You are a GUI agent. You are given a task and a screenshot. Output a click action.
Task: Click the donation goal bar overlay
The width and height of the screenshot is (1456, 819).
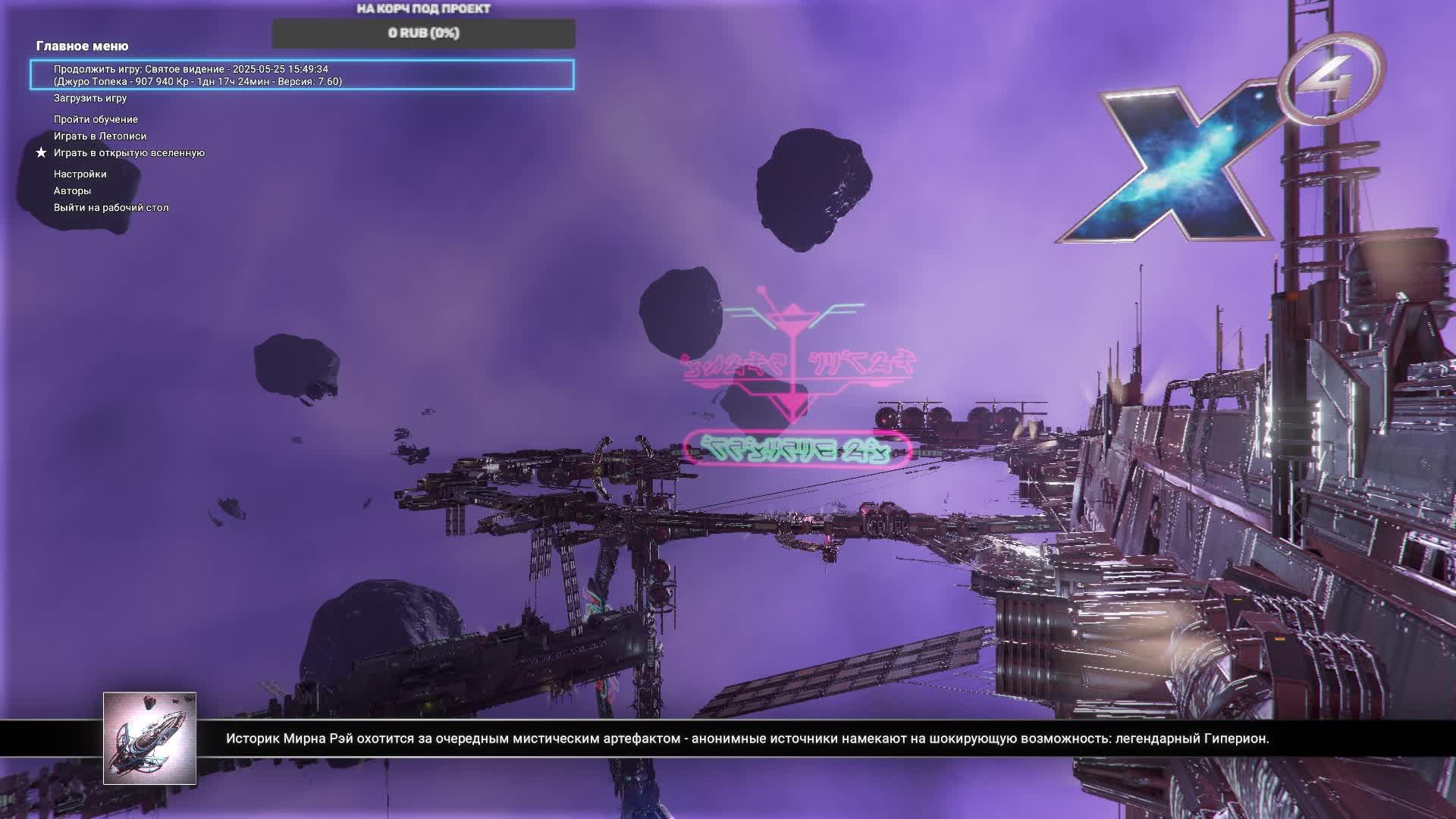[x=423, y=33]
